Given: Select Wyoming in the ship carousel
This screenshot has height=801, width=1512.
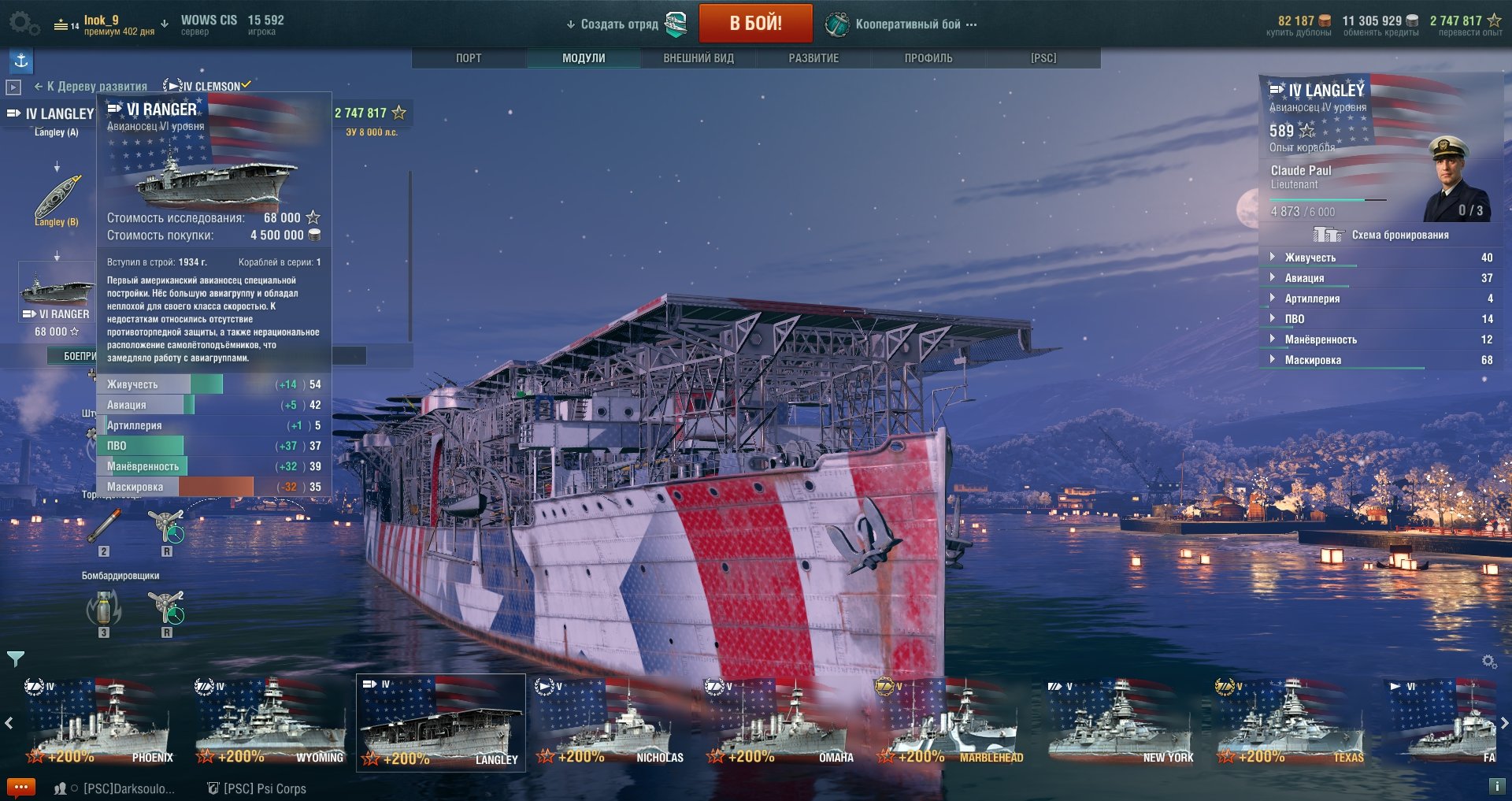Looking at the screenshot, I should 270,725.
